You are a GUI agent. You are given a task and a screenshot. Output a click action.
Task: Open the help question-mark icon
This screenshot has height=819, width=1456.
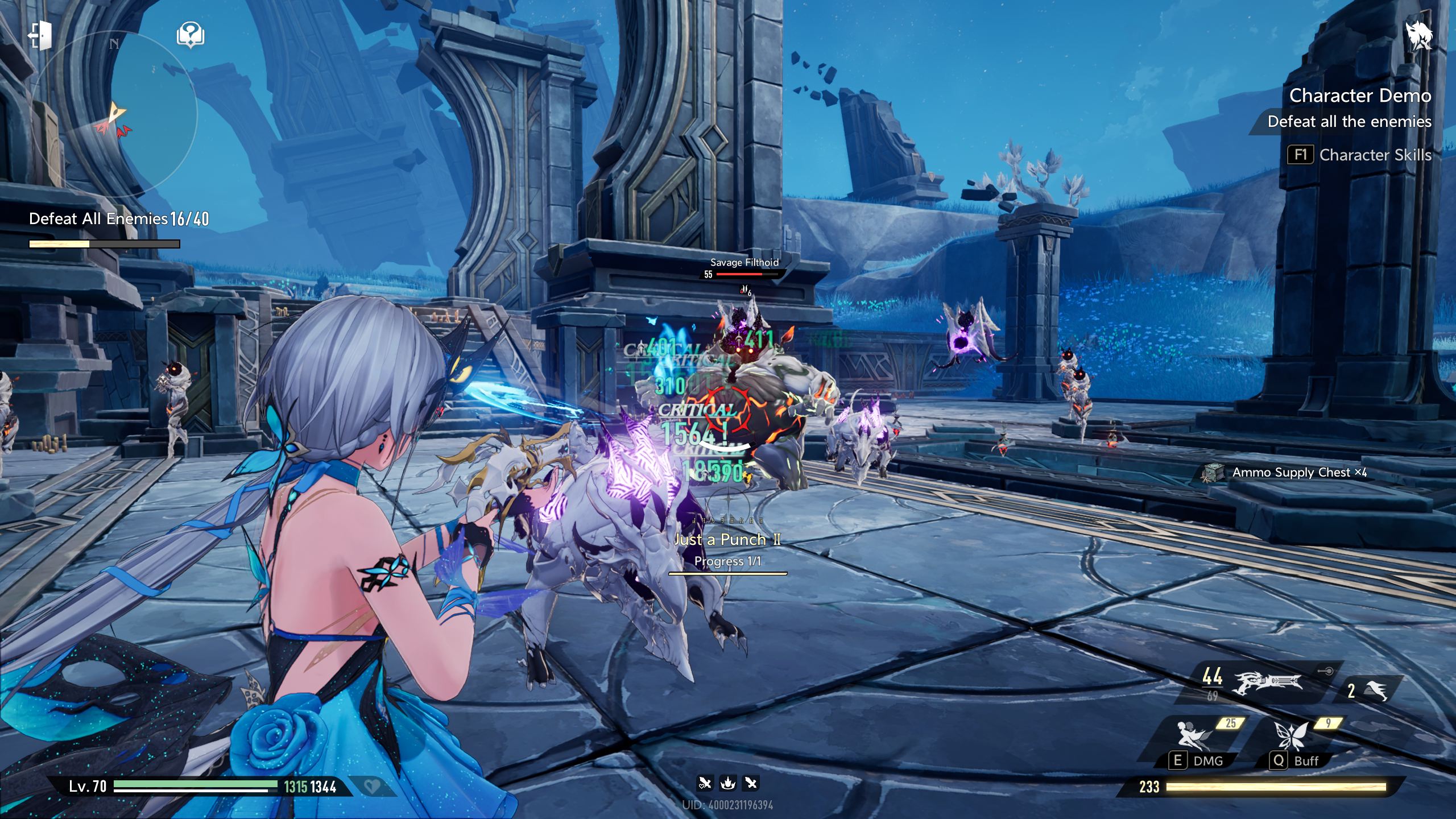(191, 35)
